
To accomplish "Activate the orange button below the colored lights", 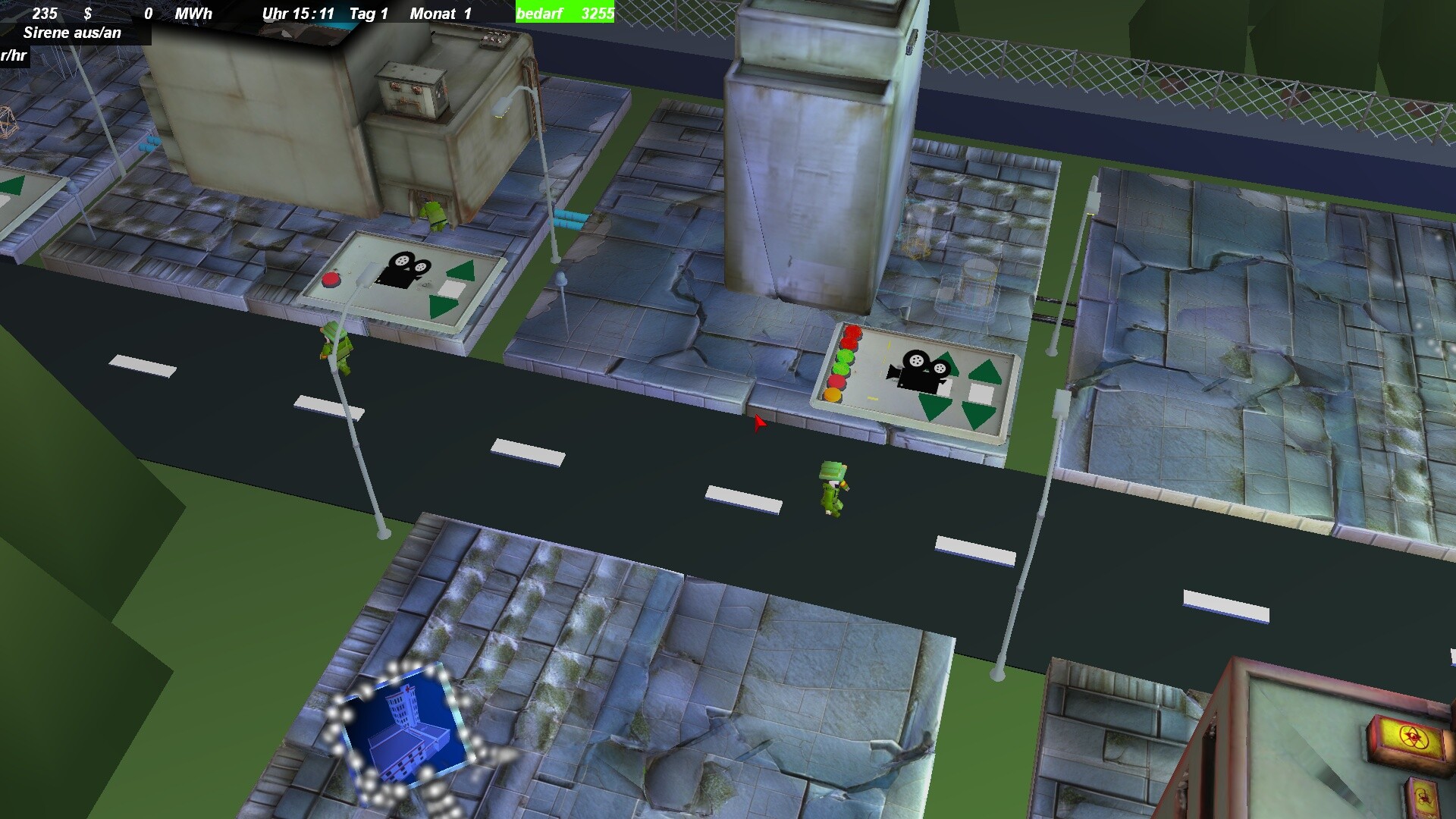I will coord(833,394).
